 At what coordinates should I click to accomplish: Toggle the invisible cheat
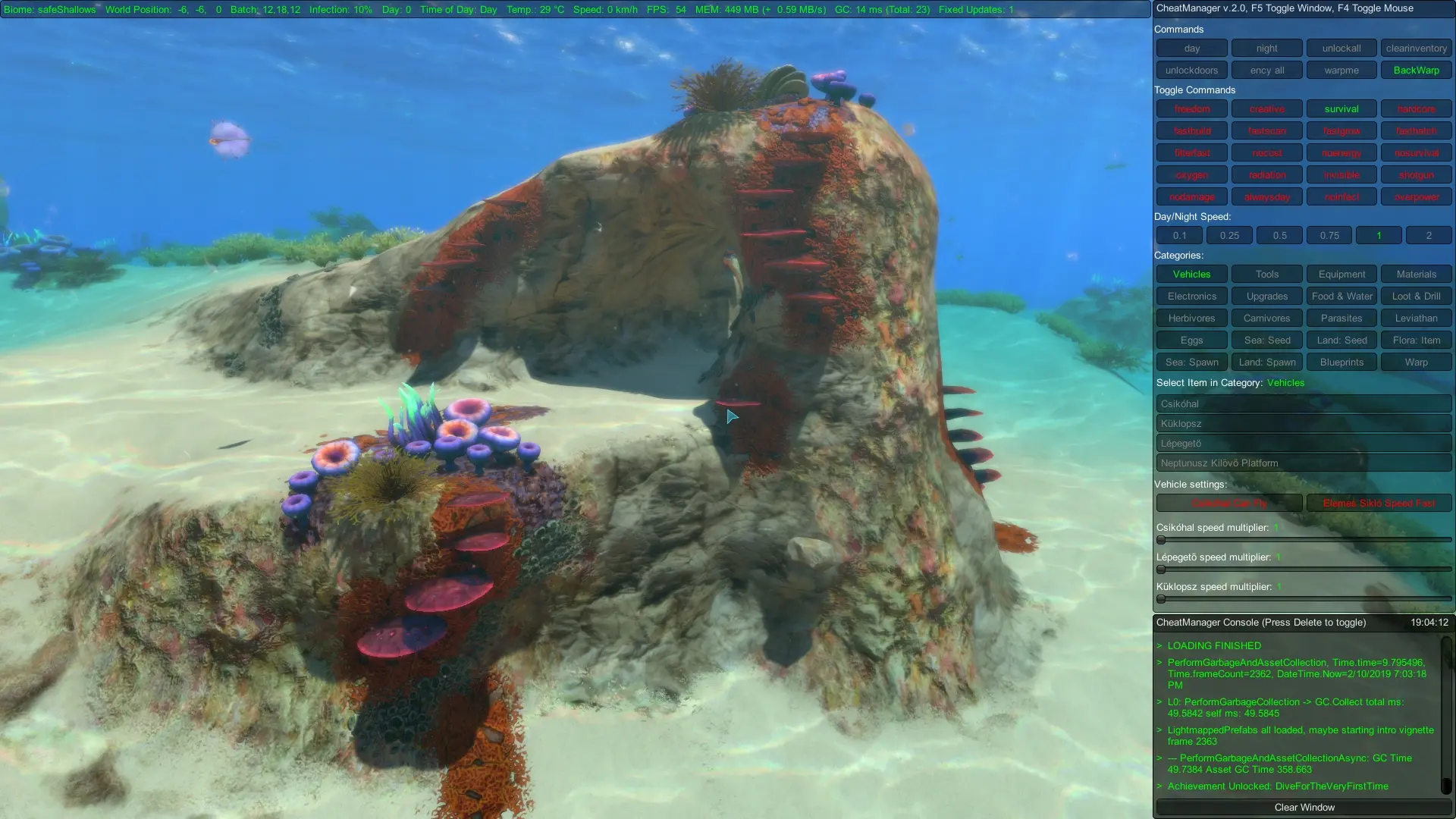pos(1341,174)
